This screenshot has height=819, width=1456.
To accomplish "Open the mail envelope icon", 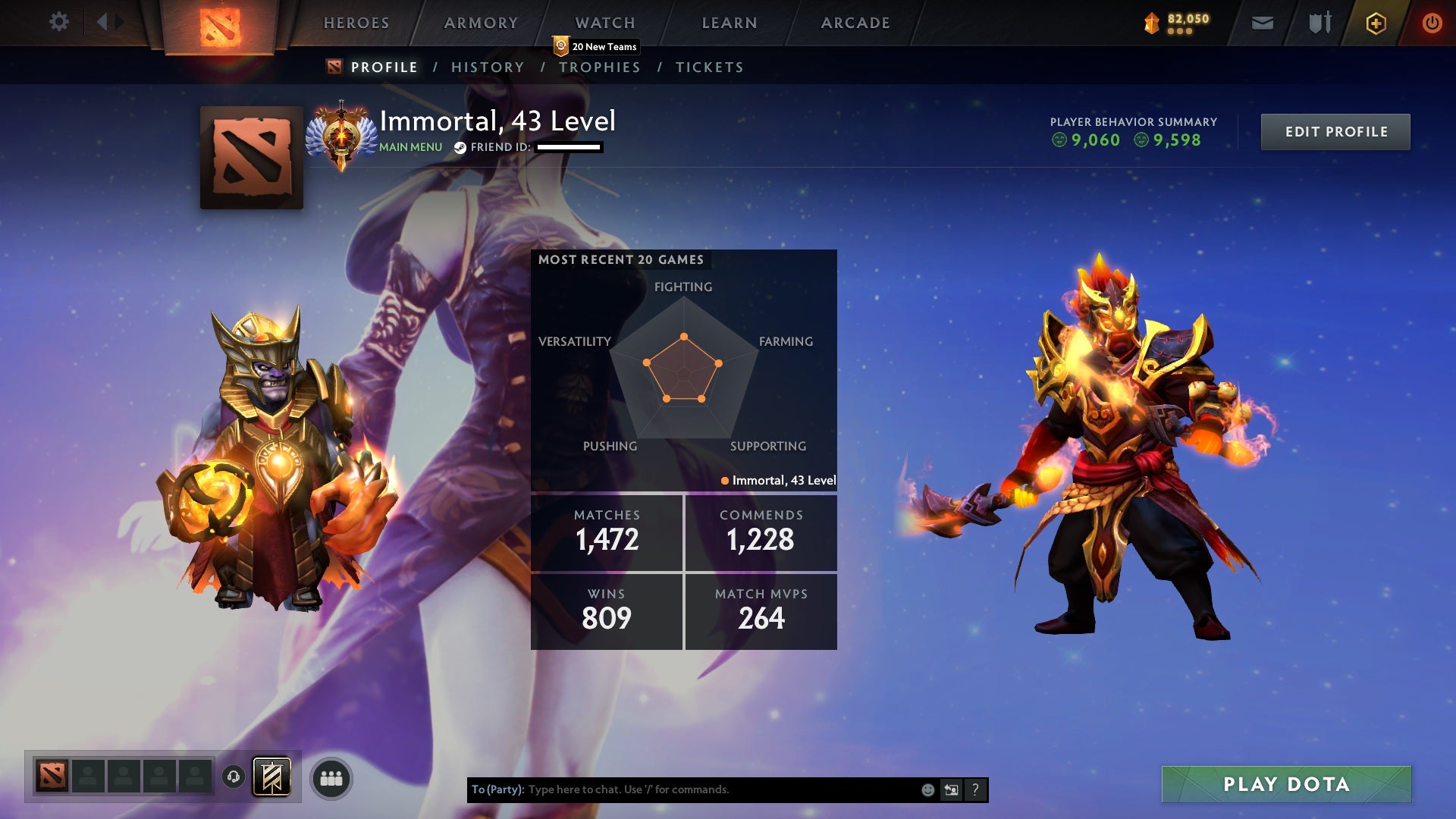I will [x=1263, y=24].
